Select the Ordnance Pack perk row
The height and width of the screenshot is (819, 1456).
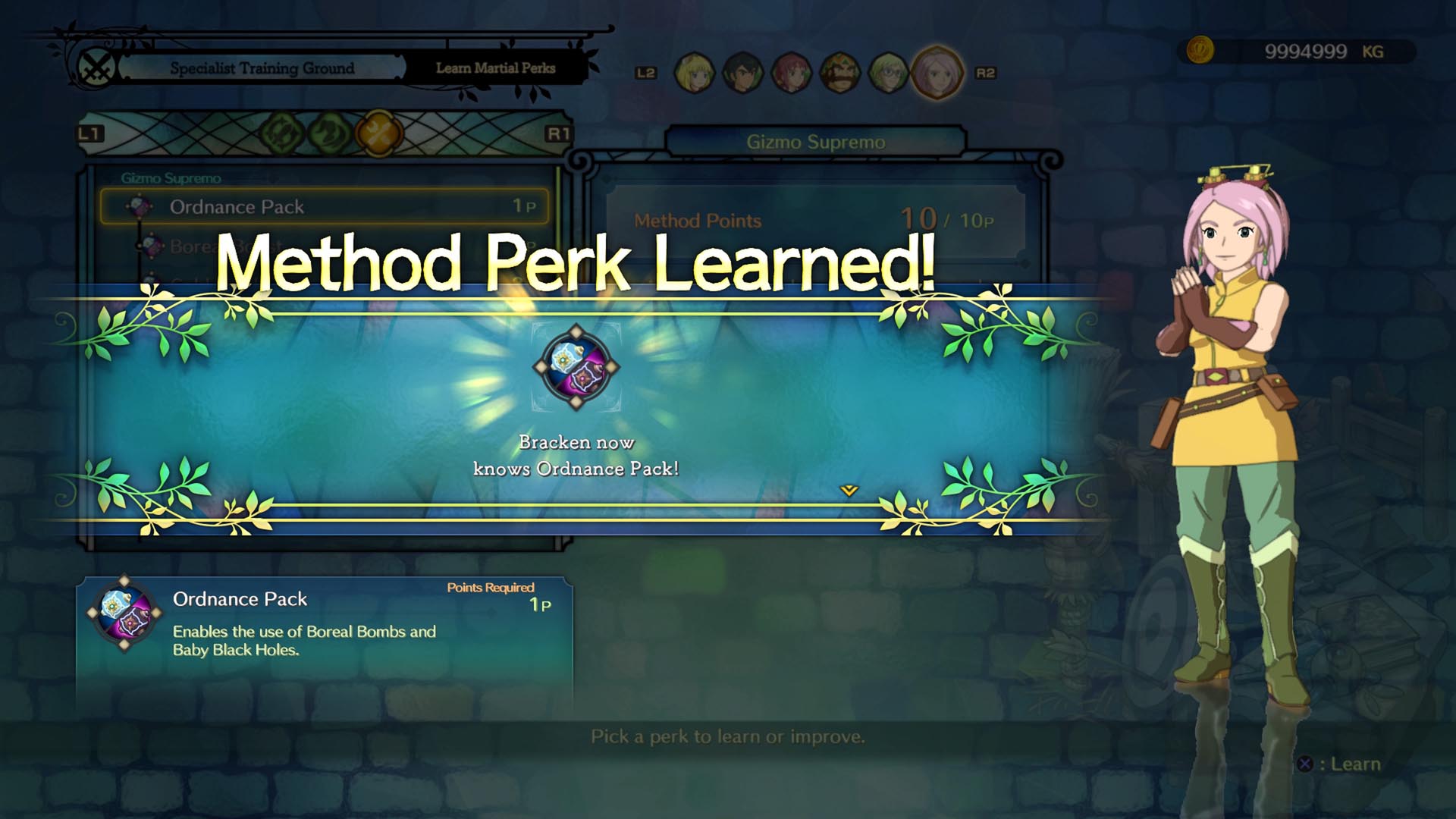coord(325,206)
